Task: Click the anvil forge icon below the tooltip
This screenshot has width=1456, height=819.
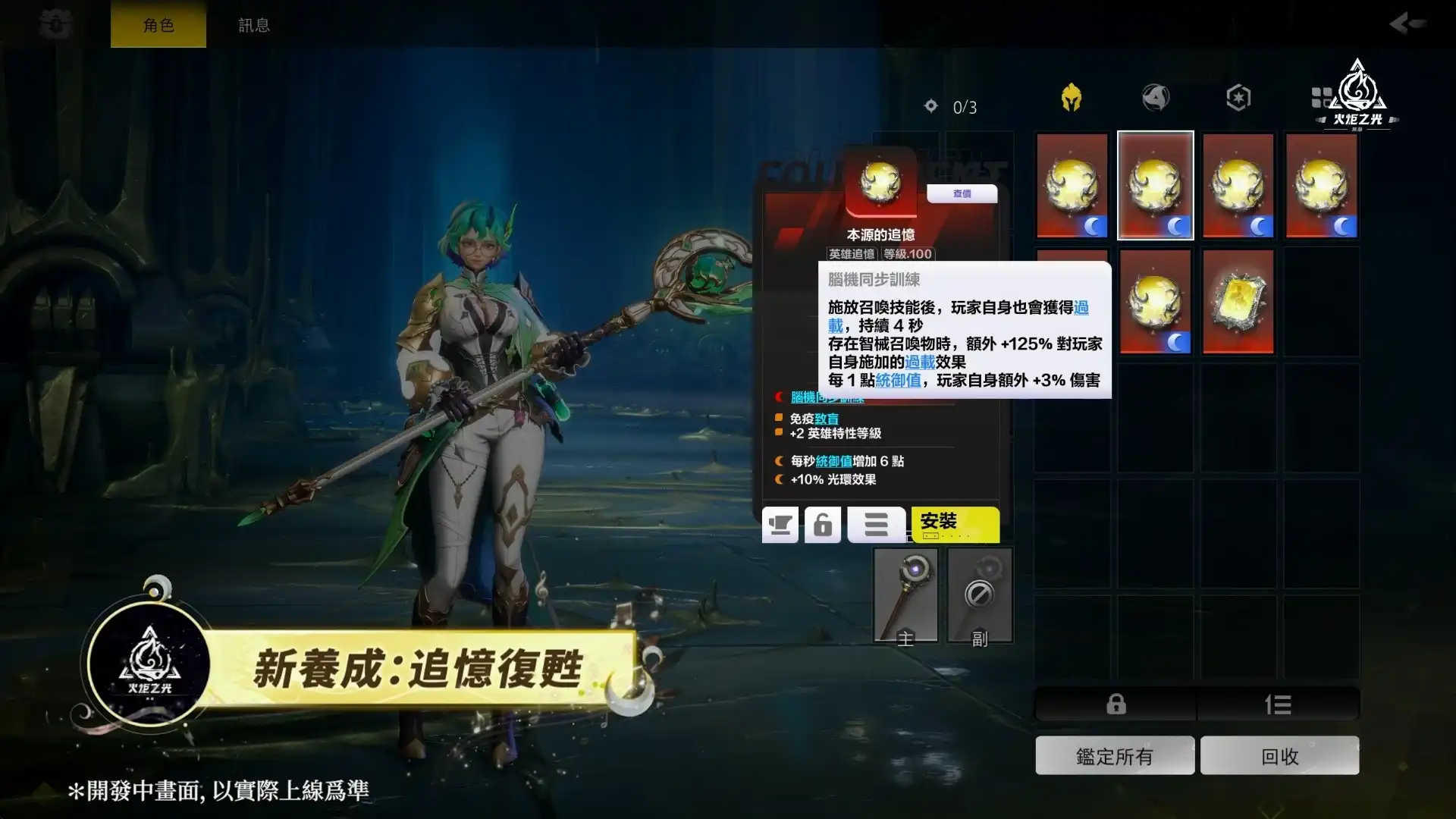Action: pos(780,524)
